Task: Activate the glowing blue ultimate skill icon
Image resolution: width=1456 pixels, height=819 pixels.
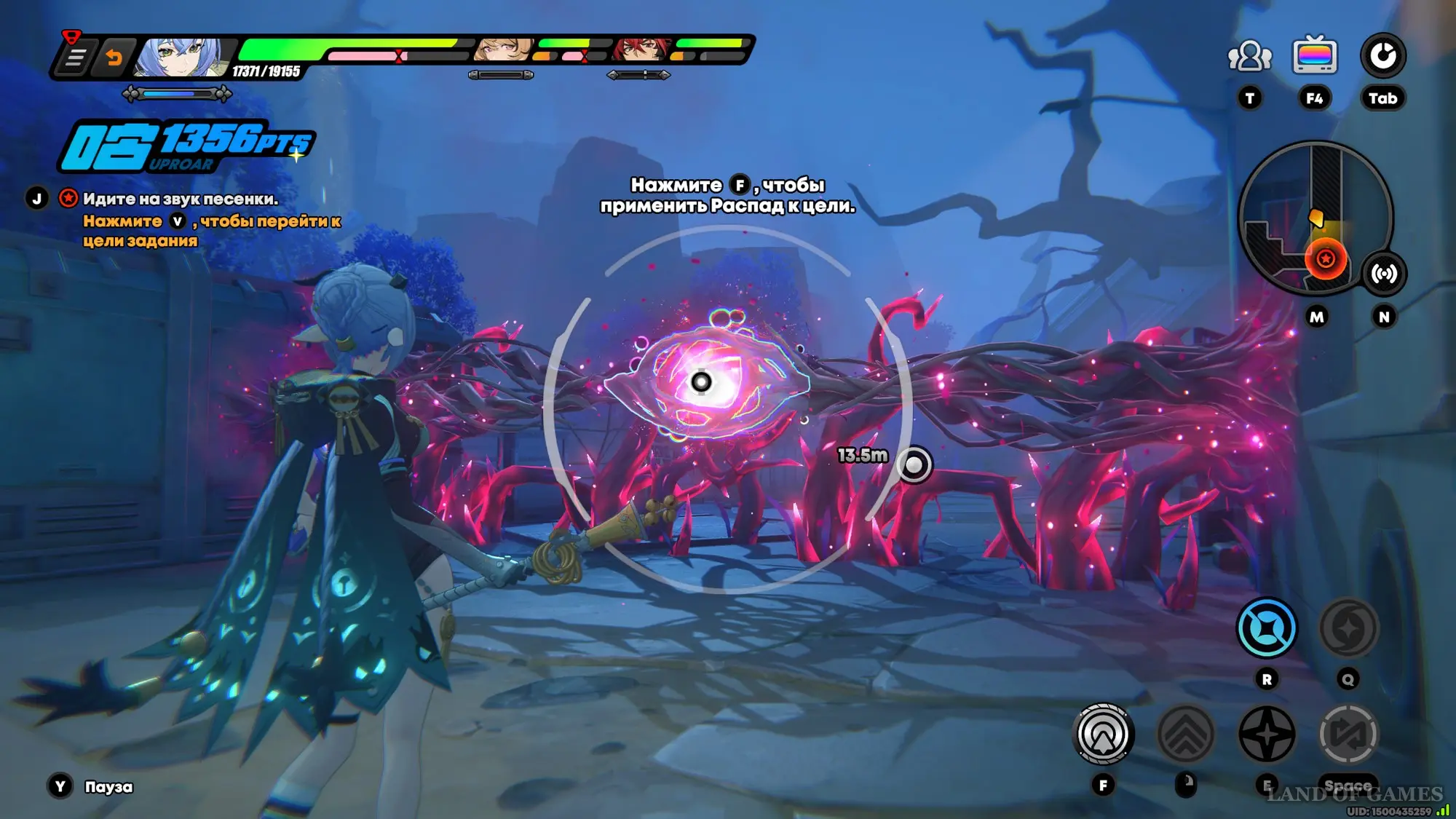Action: 1267,628
